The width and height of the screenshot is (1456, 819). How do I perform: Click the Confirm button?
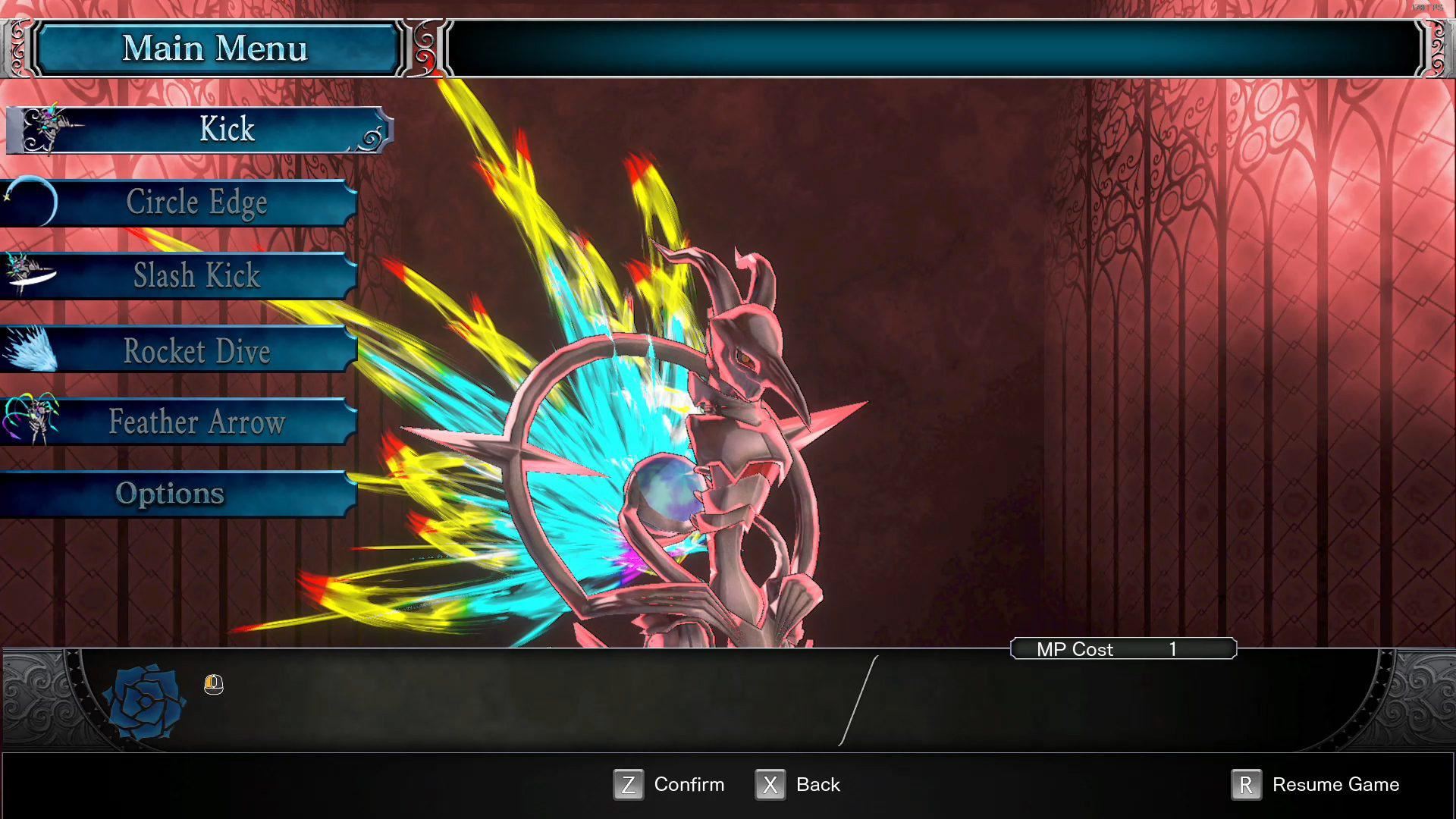pos(689,784)
